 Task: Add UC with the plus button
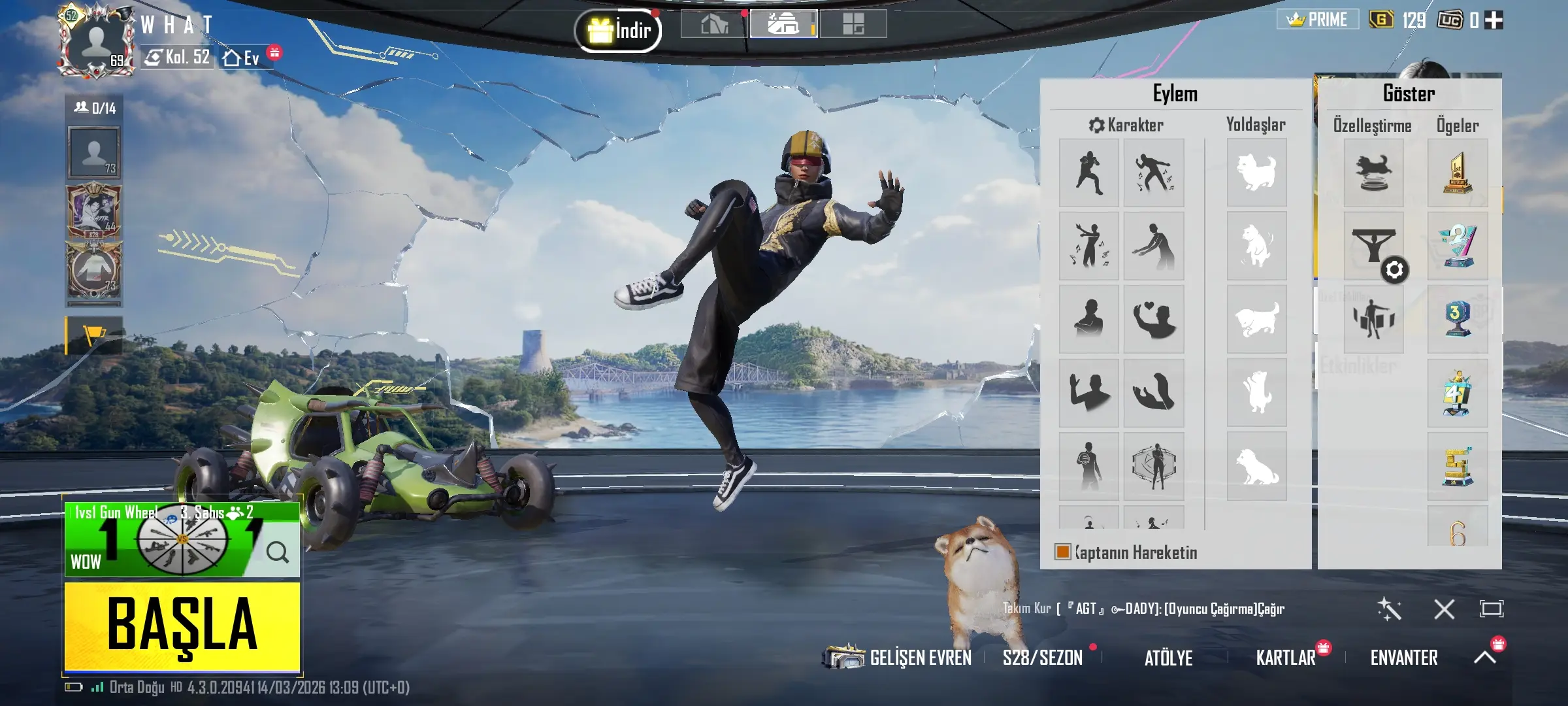tap(1494, 20)
